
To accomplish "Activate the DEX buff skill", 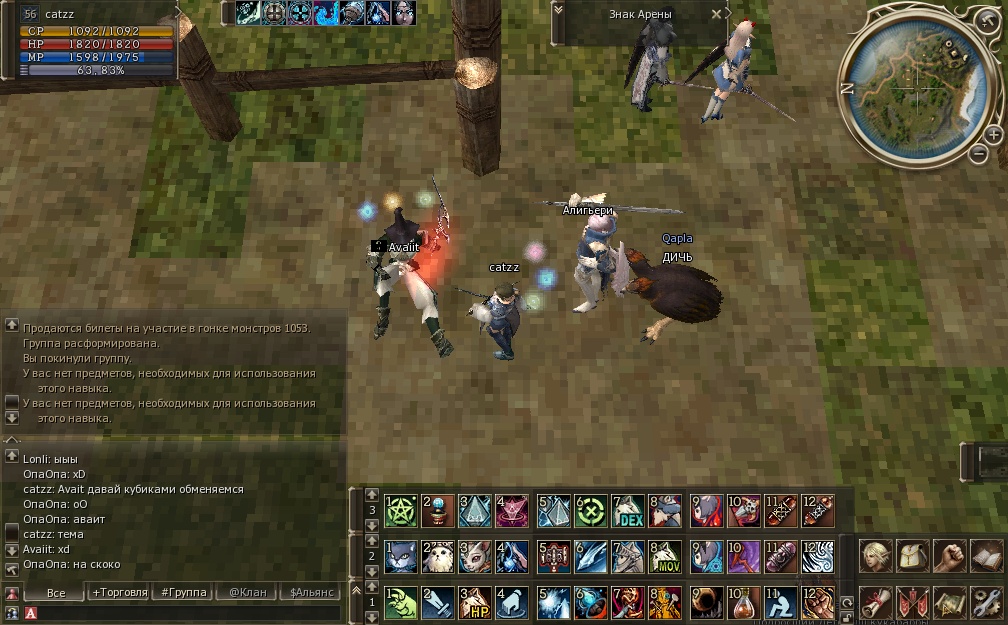I will pyautogui.click(x=628, y=511).
